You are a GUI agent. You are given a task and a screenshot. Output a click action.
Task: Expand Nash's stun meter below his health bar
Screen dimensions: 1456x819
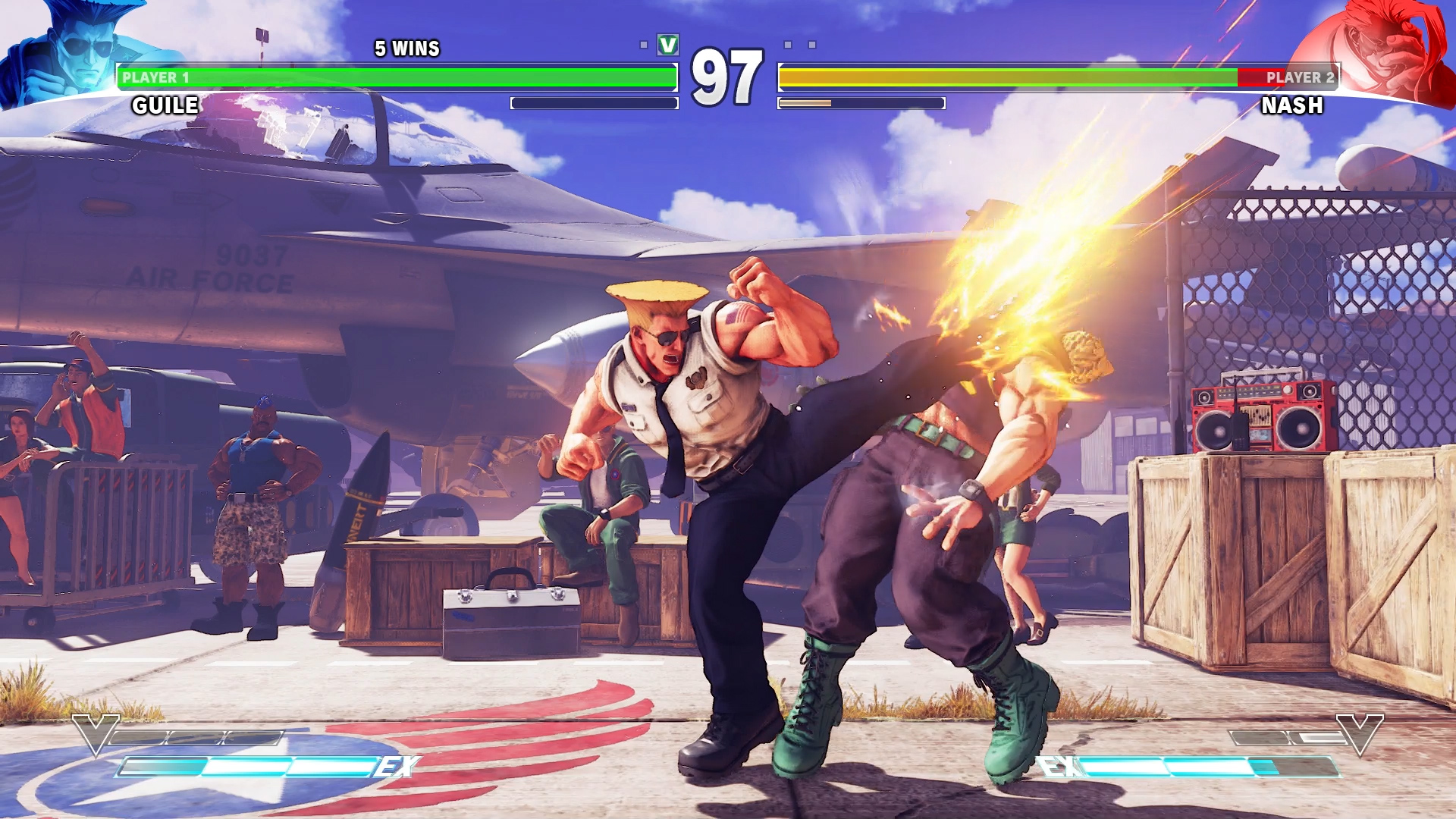coord(861,103)
